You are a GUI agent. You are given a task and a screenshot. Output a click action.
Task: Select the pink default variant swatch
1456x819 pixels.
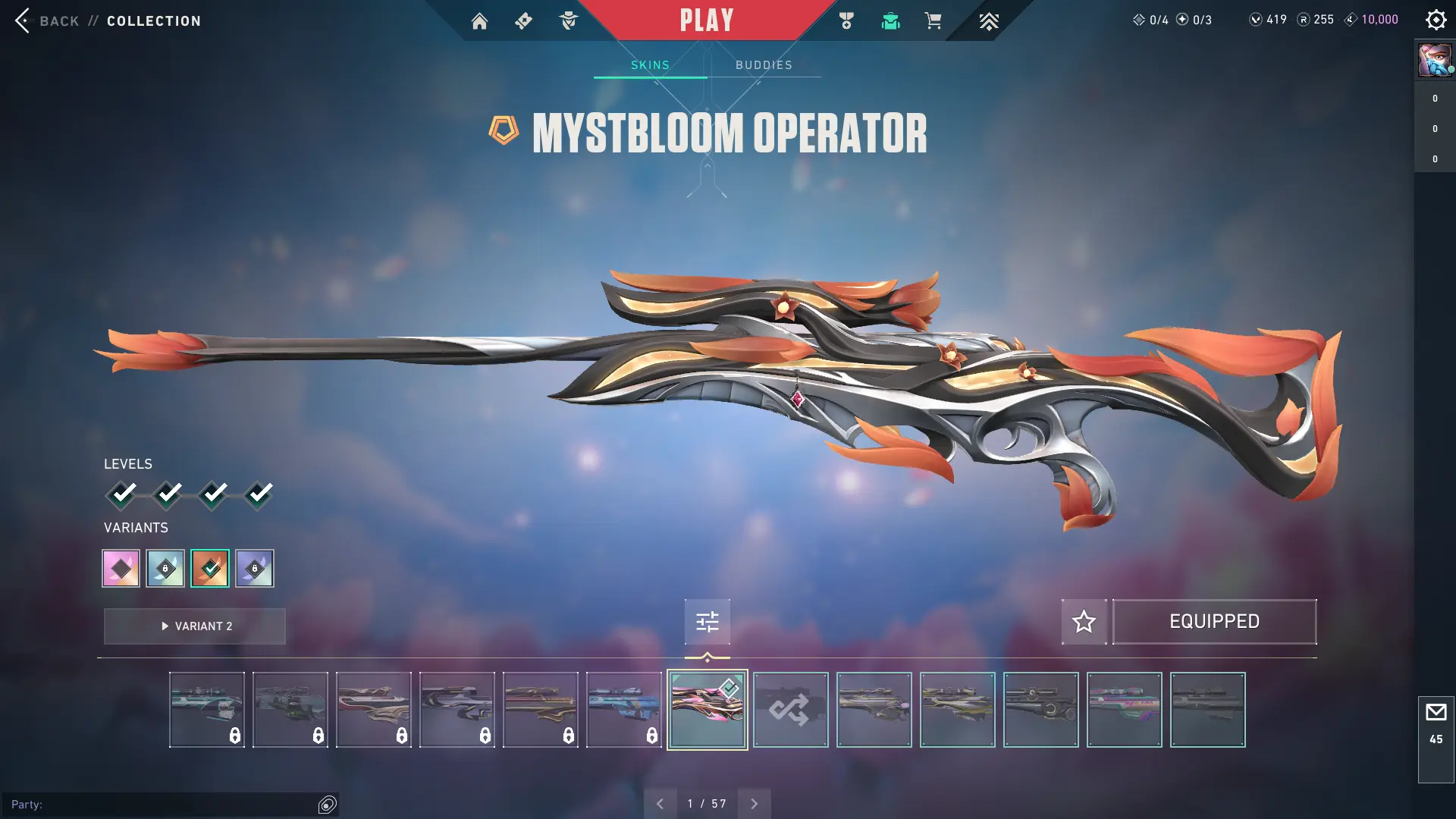coord(121,568)
